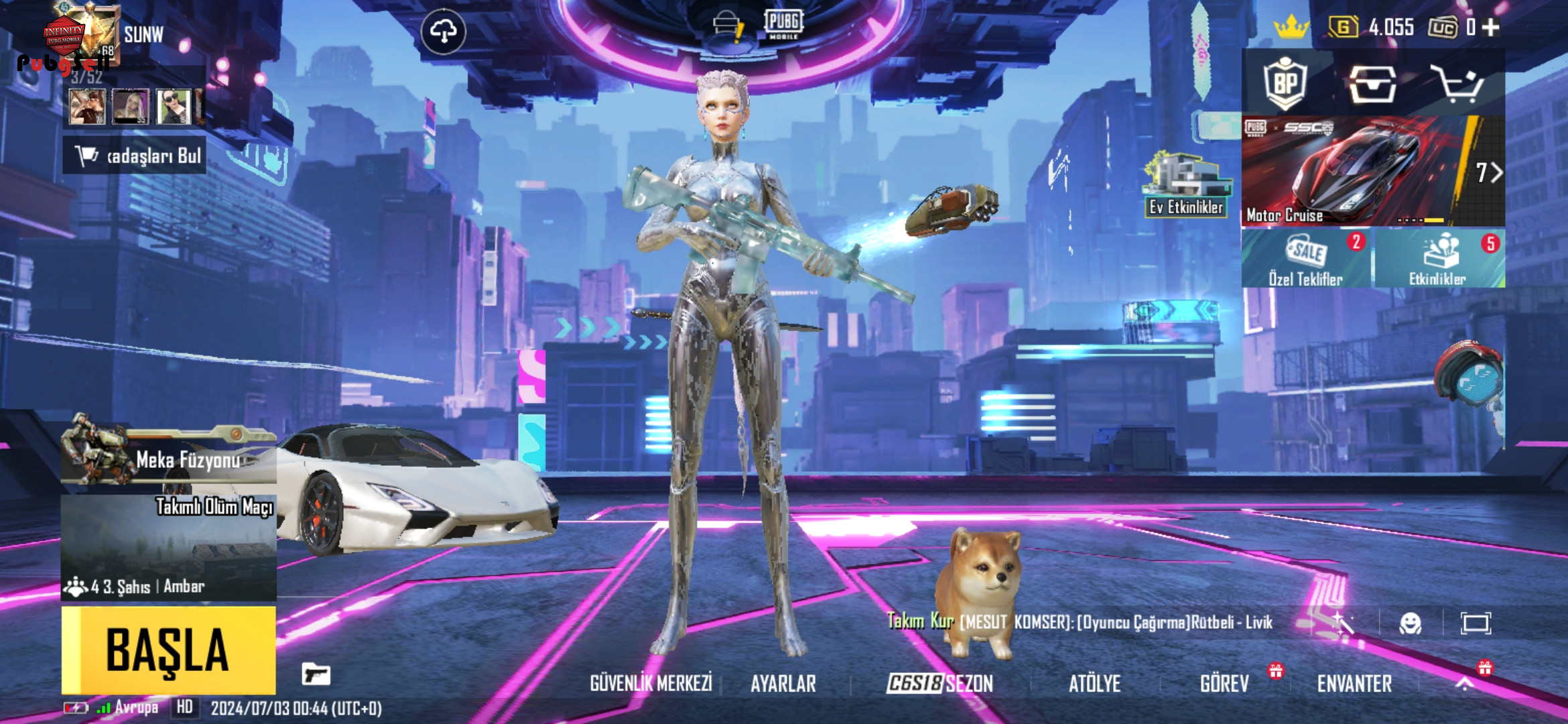Add UC with the plus button
This screenshot has width=1568, height=724.
(1491, 27)
